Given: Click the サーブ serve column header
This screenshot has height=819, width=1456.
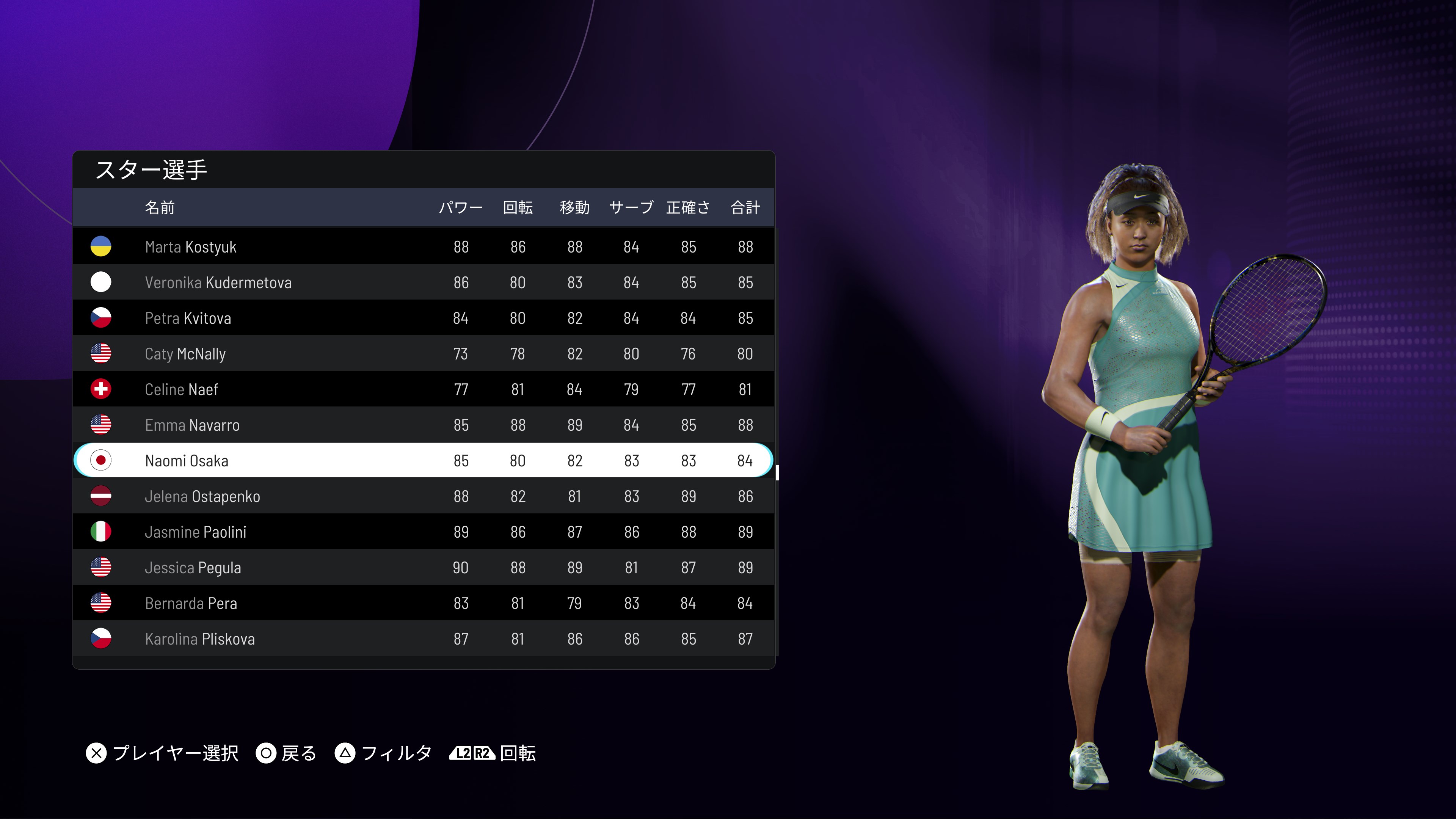Looking at the screenshot, I should [631, 207].
